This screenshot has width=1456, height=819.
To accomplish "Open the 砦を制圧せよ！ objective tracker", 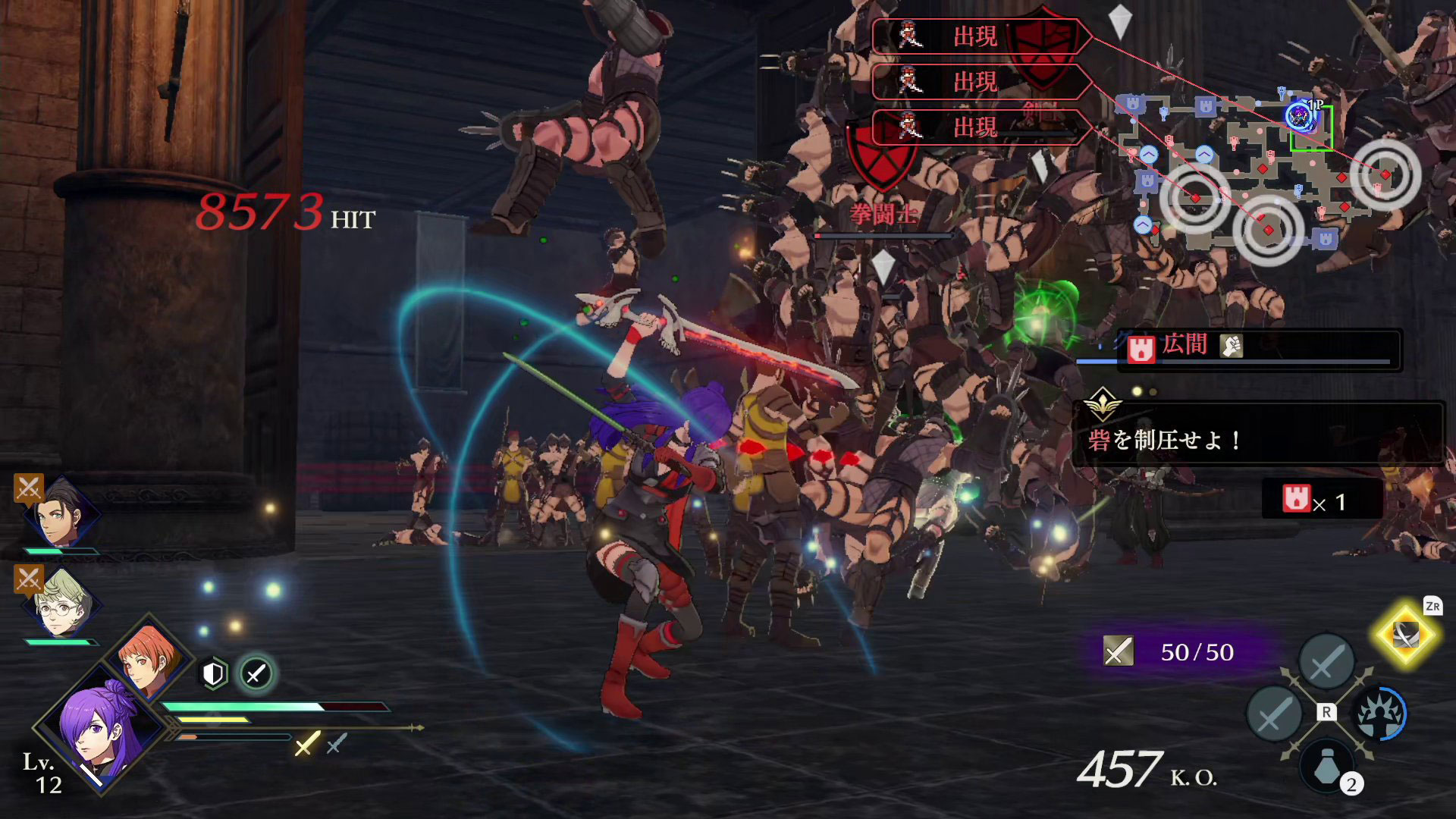I will click(x=1257, y=432).
